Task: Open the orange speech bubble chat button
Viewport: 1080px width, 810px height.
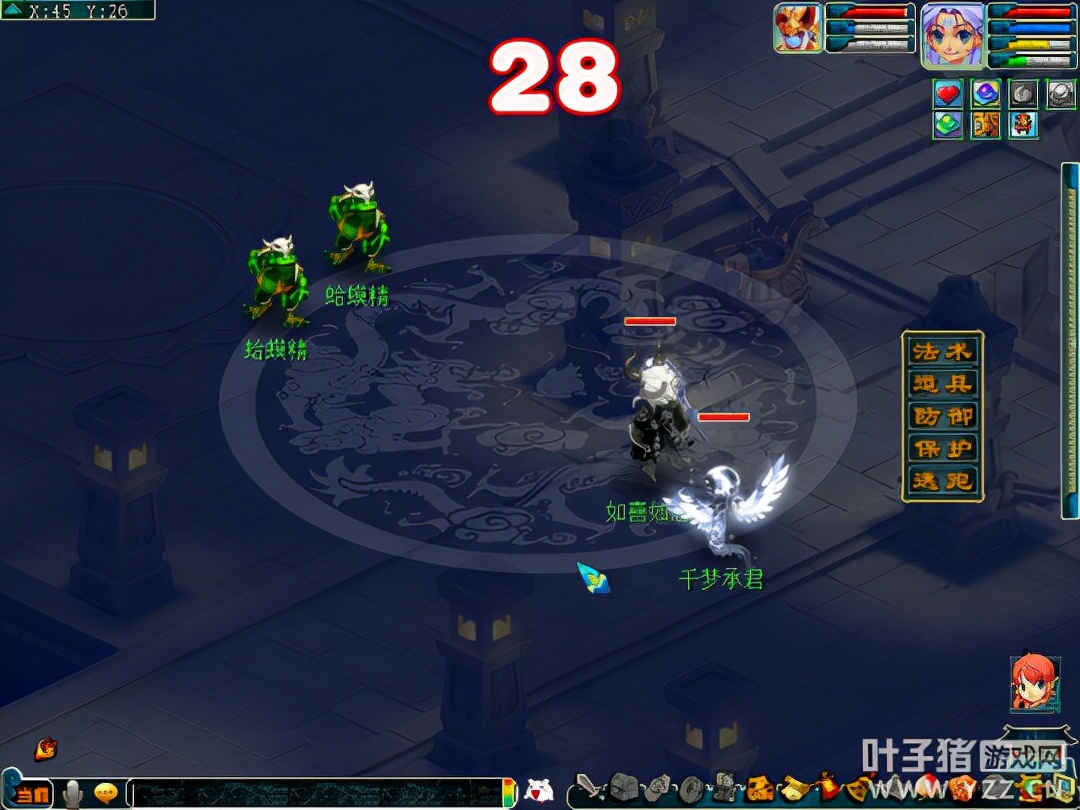Action: coord(106,794)
